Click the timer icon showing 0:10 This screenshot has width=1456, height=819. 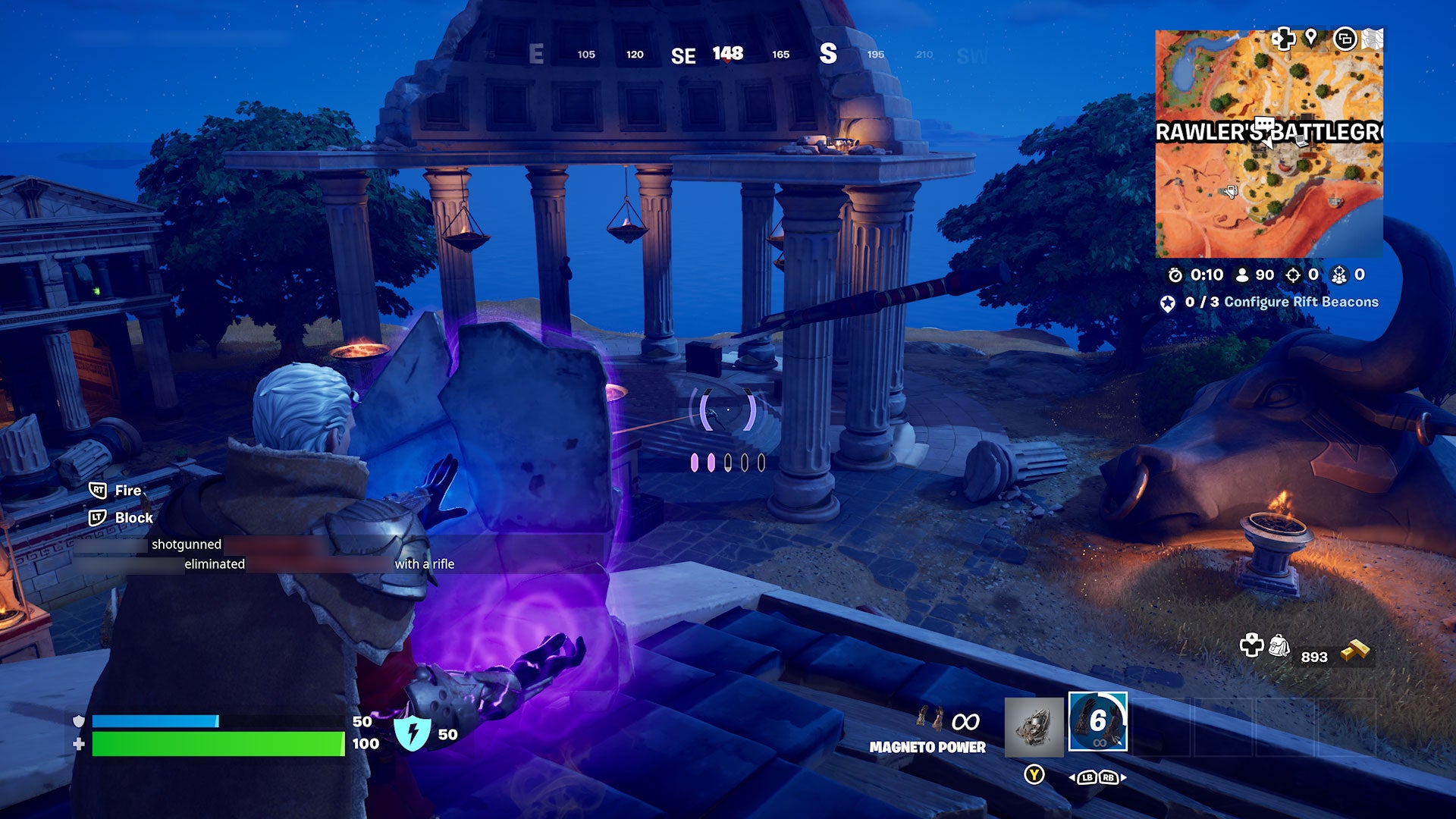tap(1175, 276)
